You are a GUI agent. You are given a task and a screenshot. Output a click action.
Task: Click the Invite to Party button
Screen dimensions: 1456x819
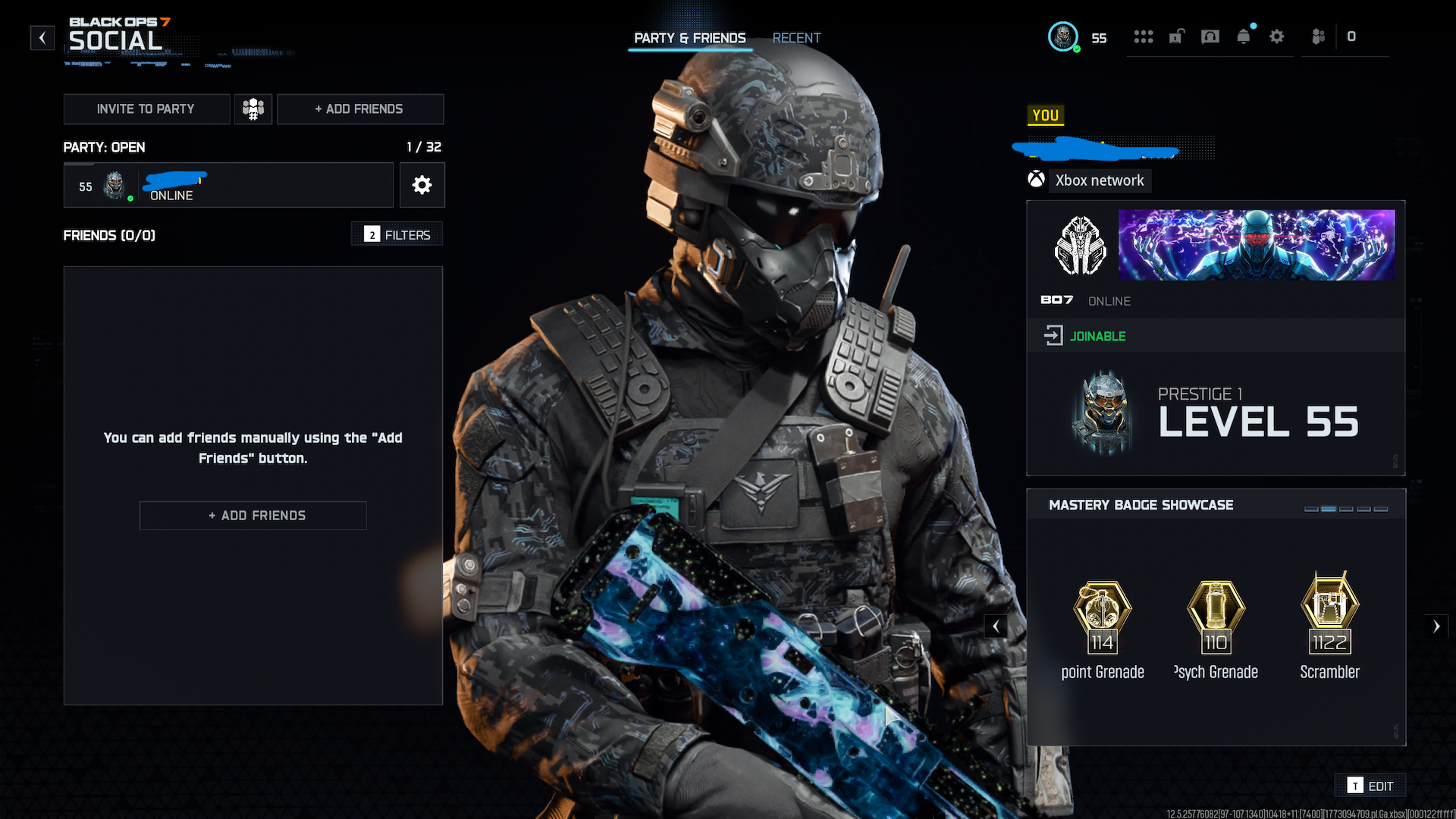click(x=146, y=109)
